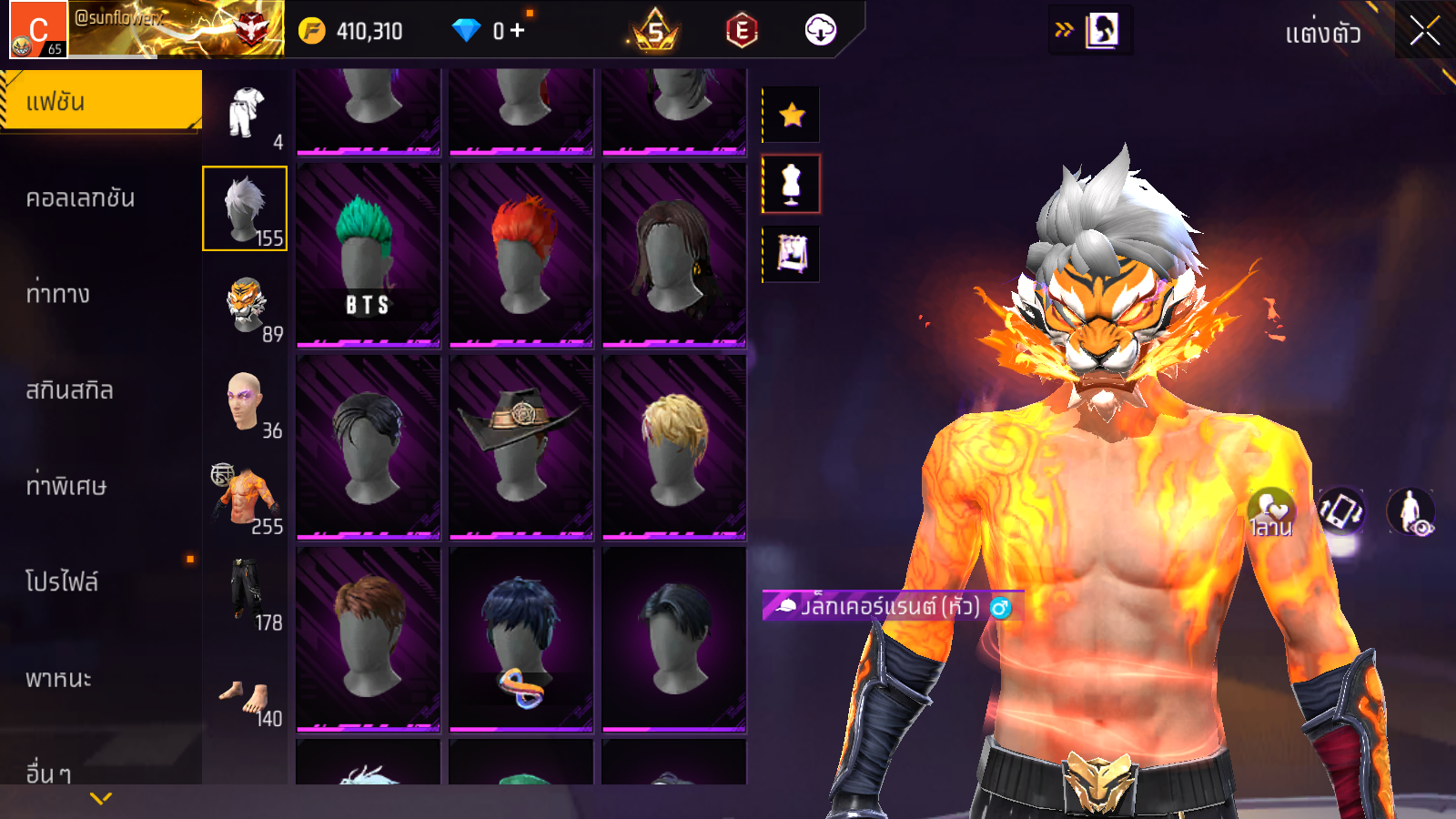Select the cowboy hat headgear
The height and width of the screenshot is (819, 1456).
click(521, 447)
